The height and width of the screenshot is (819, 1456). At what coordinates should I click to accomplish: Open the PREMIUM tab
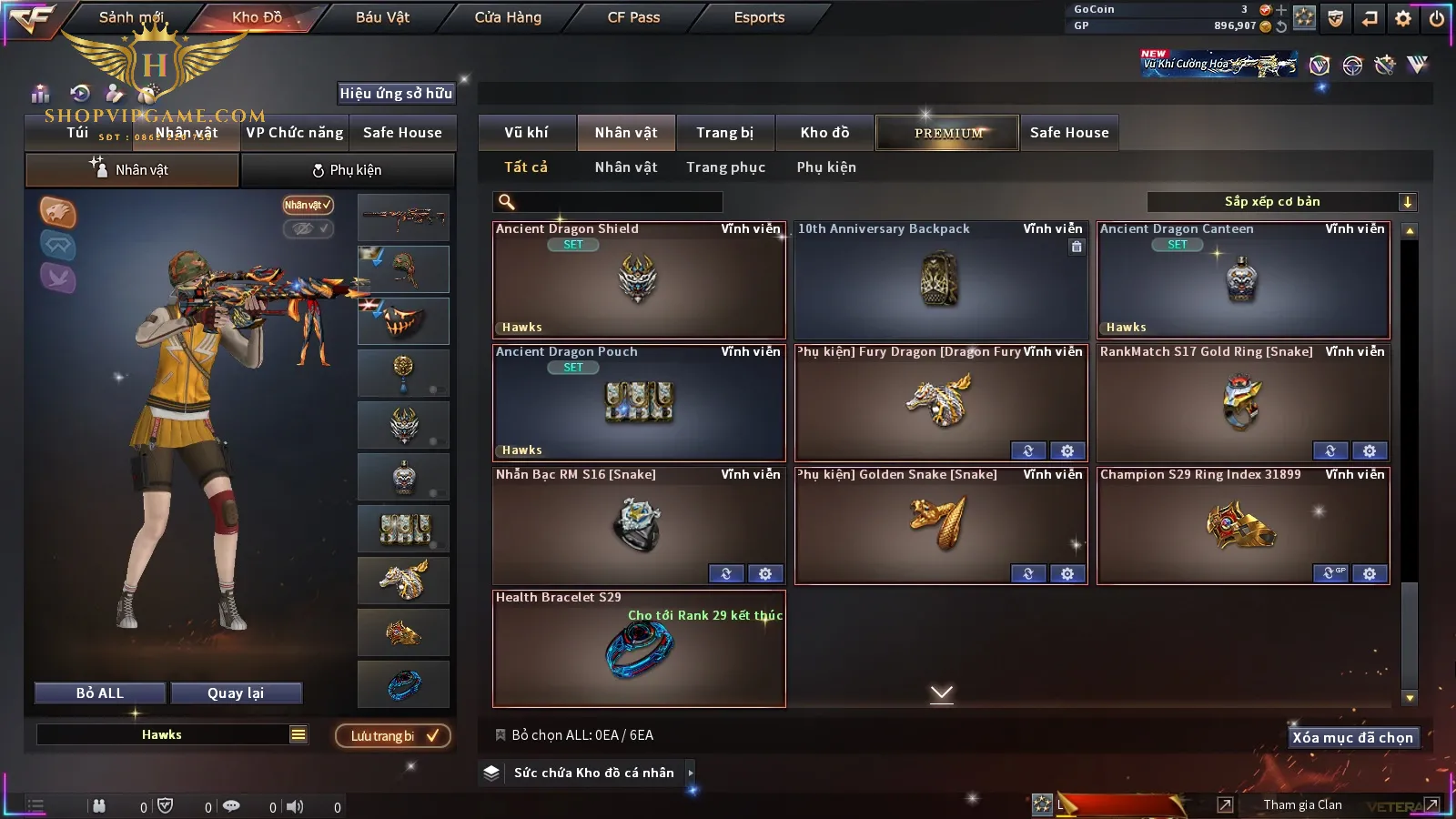[x=947, y=133]
